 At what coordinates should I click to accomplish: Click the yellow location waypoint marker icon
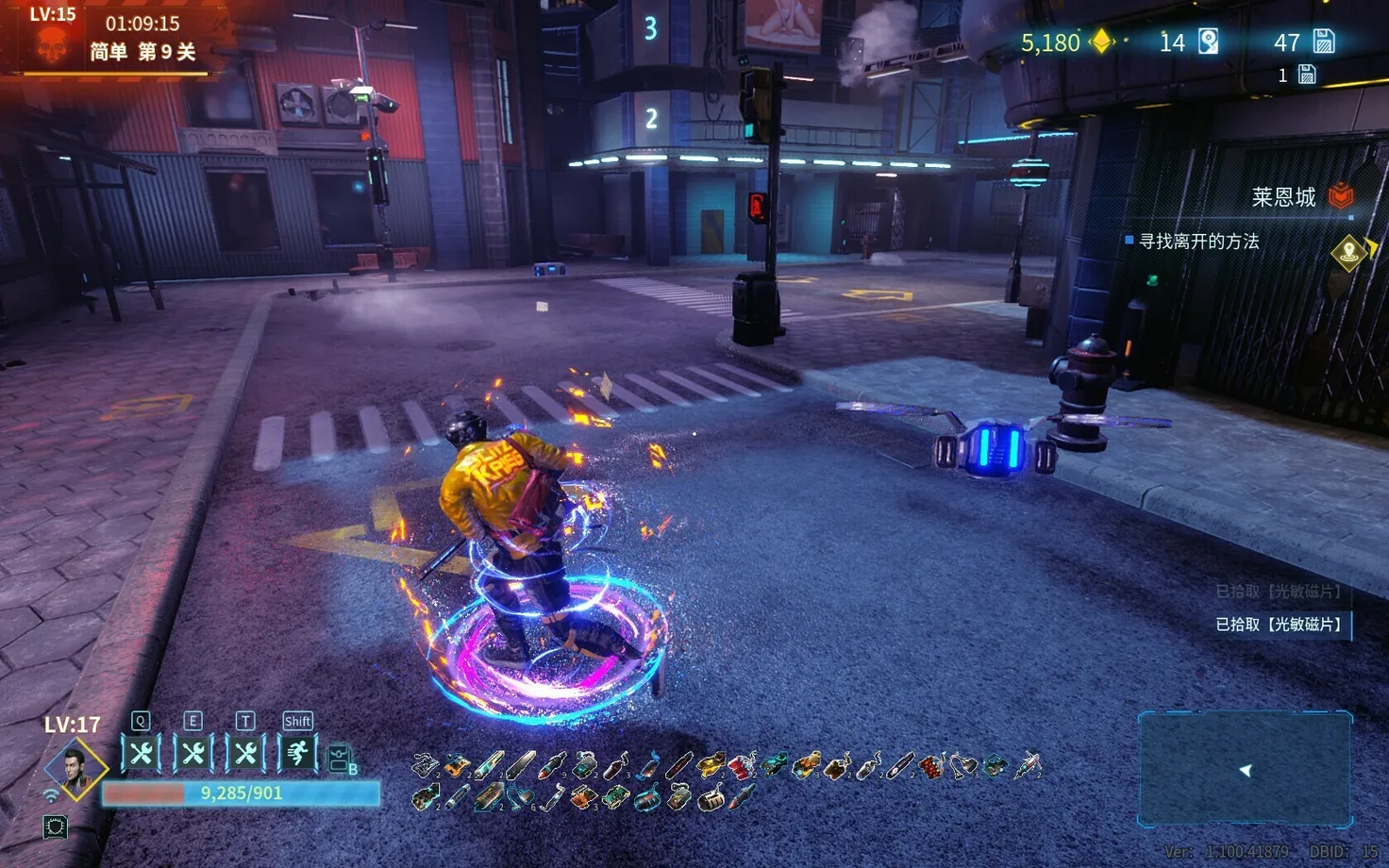(1349, 251)
